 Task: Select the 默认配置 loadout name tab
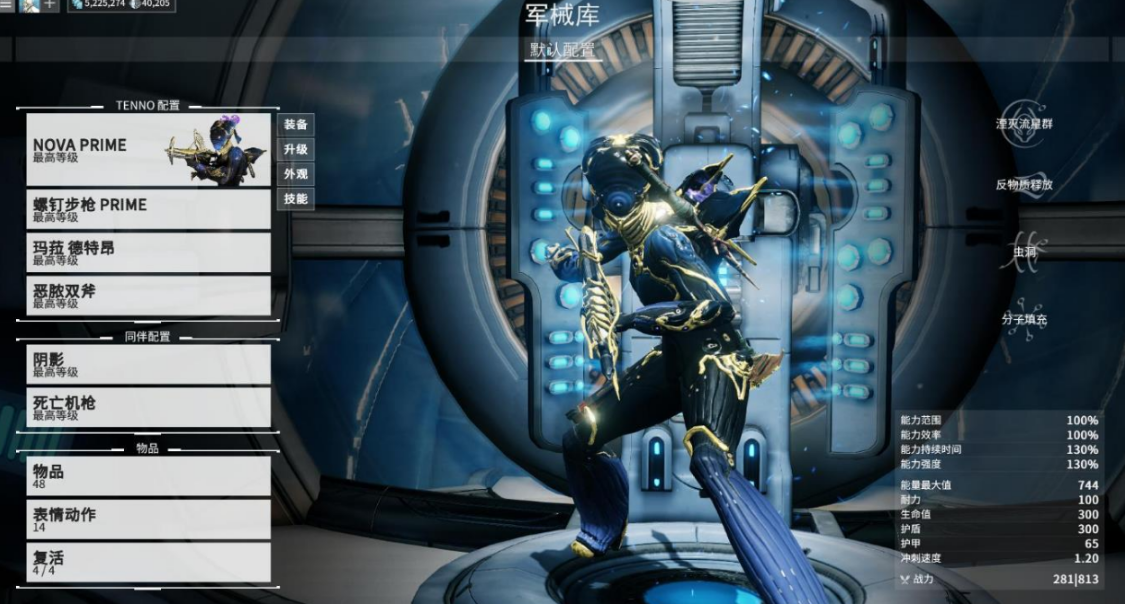(563, 49)
